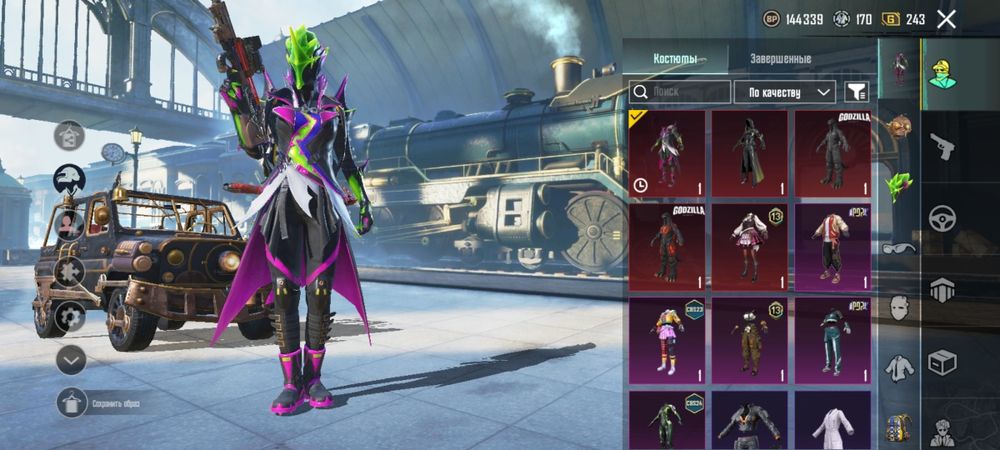Choose the dark hooded cloak costume
Image resolution: width=1000 pixels, height=450 pixels.
[750, 153]
